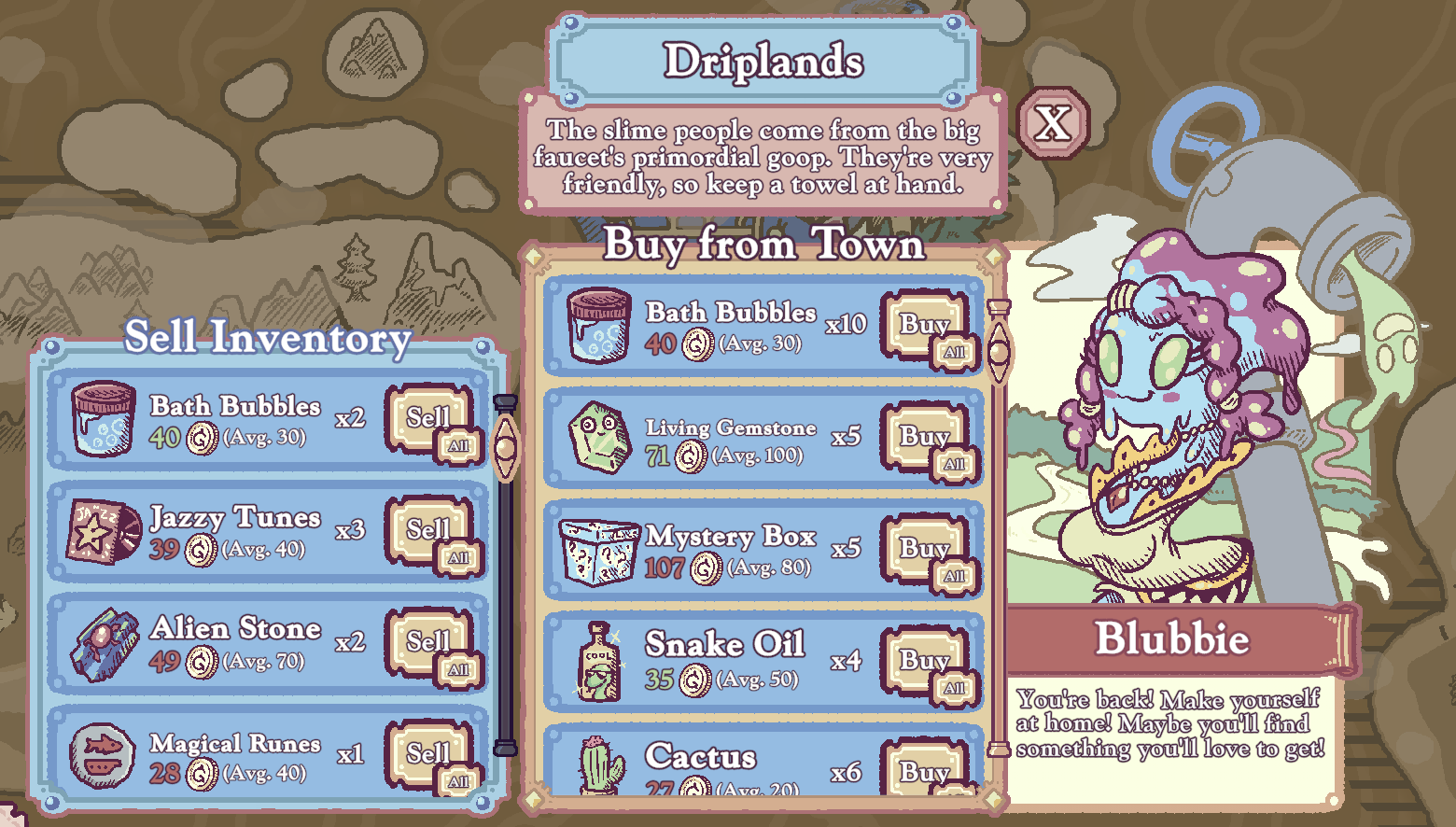
Task: Sell one Alien Stone
Action: click(424, 639)
